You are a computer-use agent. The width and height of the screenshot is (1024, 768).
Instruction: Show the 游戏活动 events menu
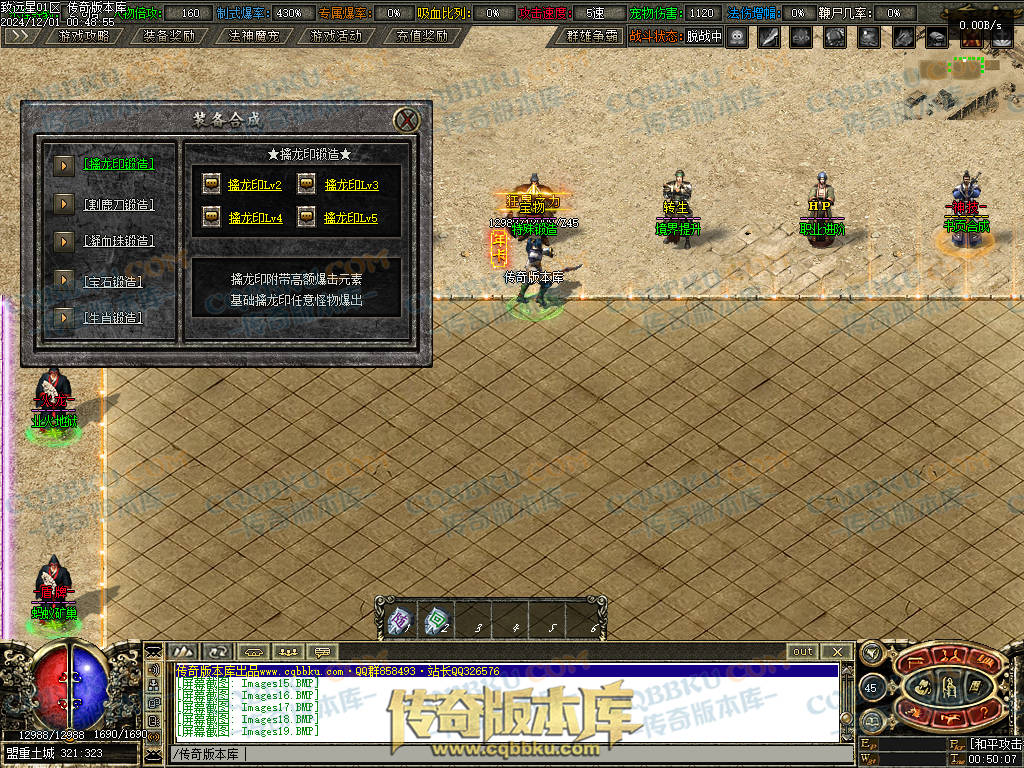[x=336, y=36]
